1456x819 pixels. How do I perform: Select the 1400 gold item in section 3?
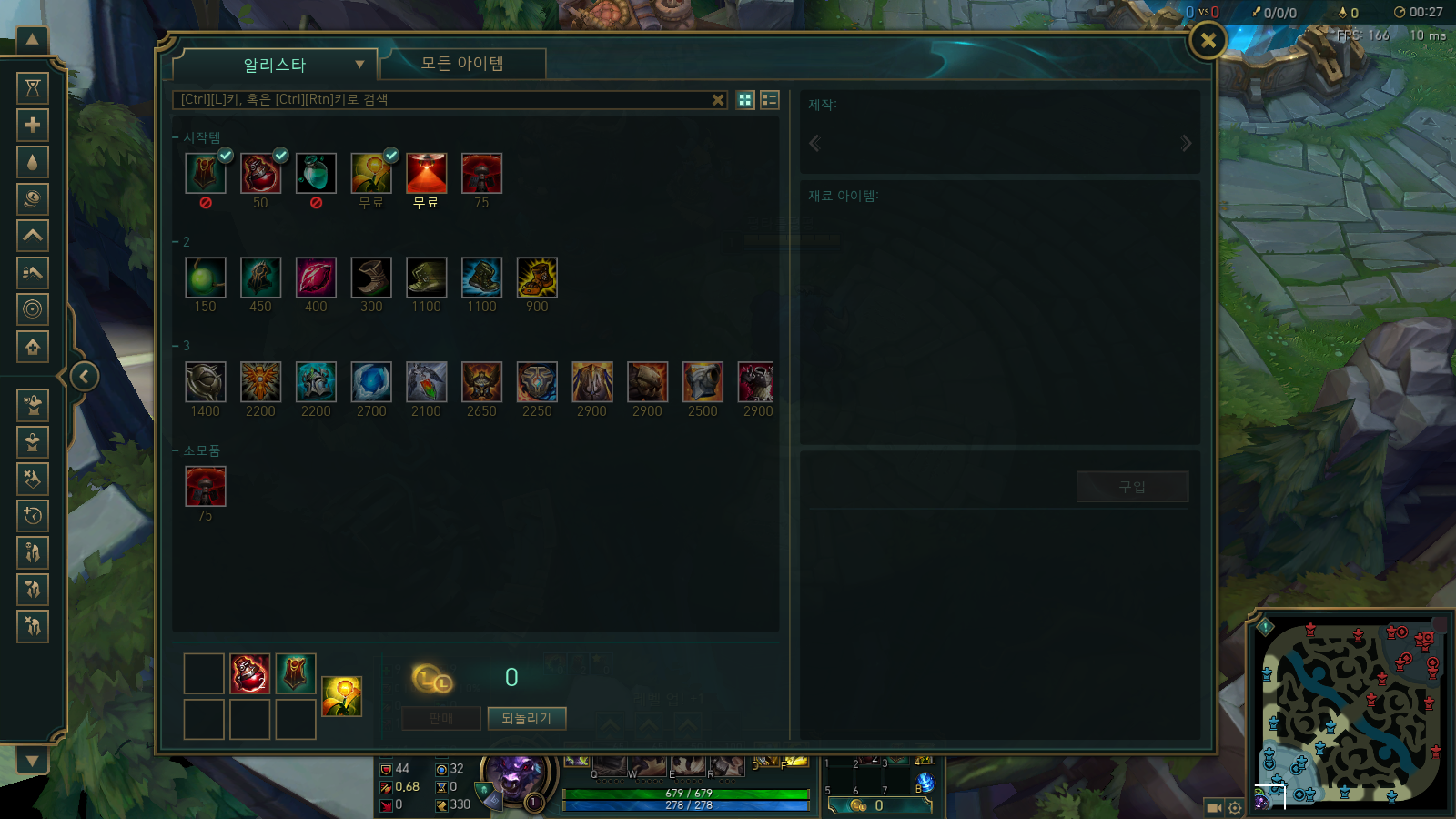tap(206, 382)
